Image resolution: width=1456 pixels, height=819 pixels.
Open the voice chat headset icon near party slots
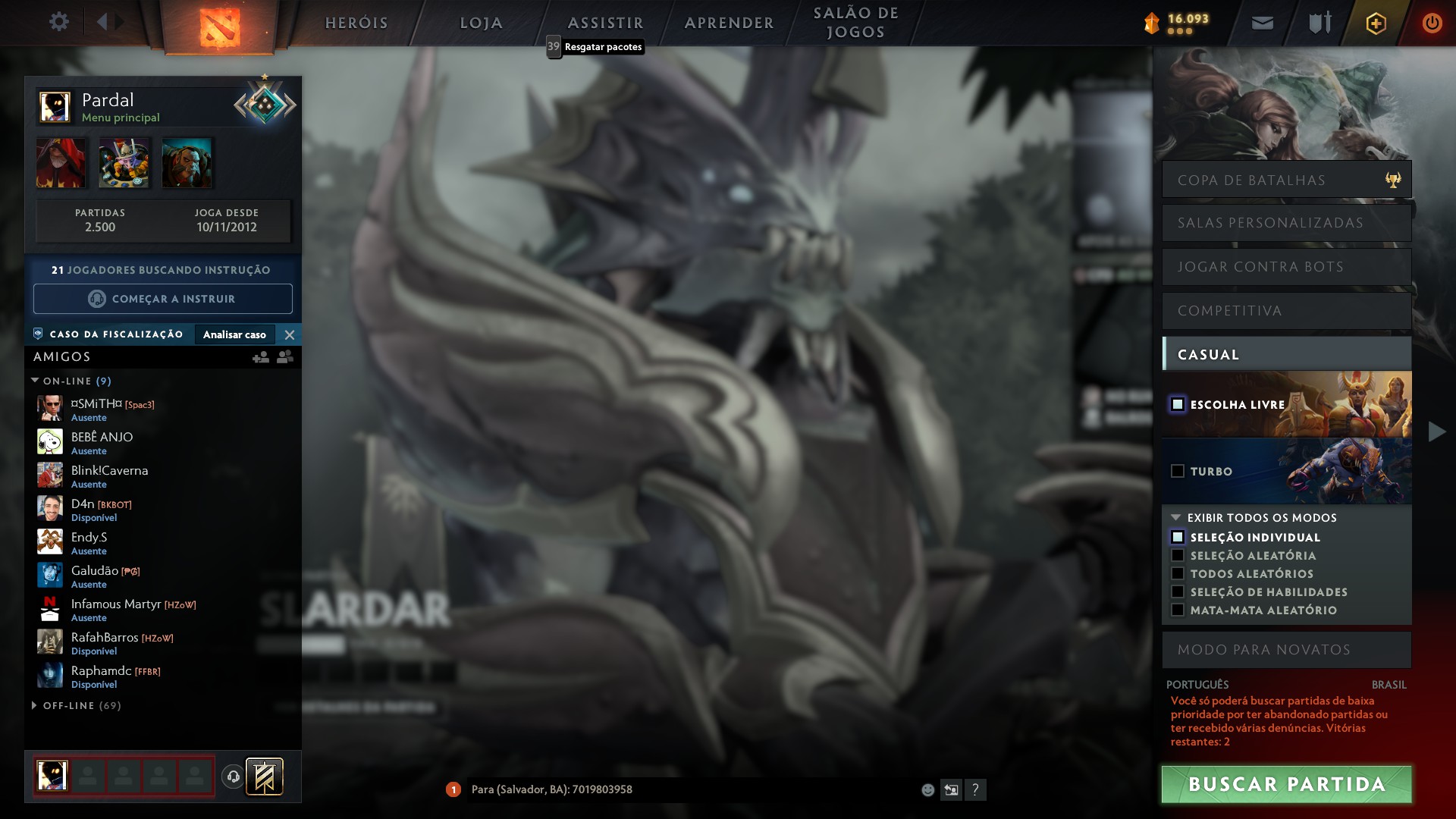[232, 776]
